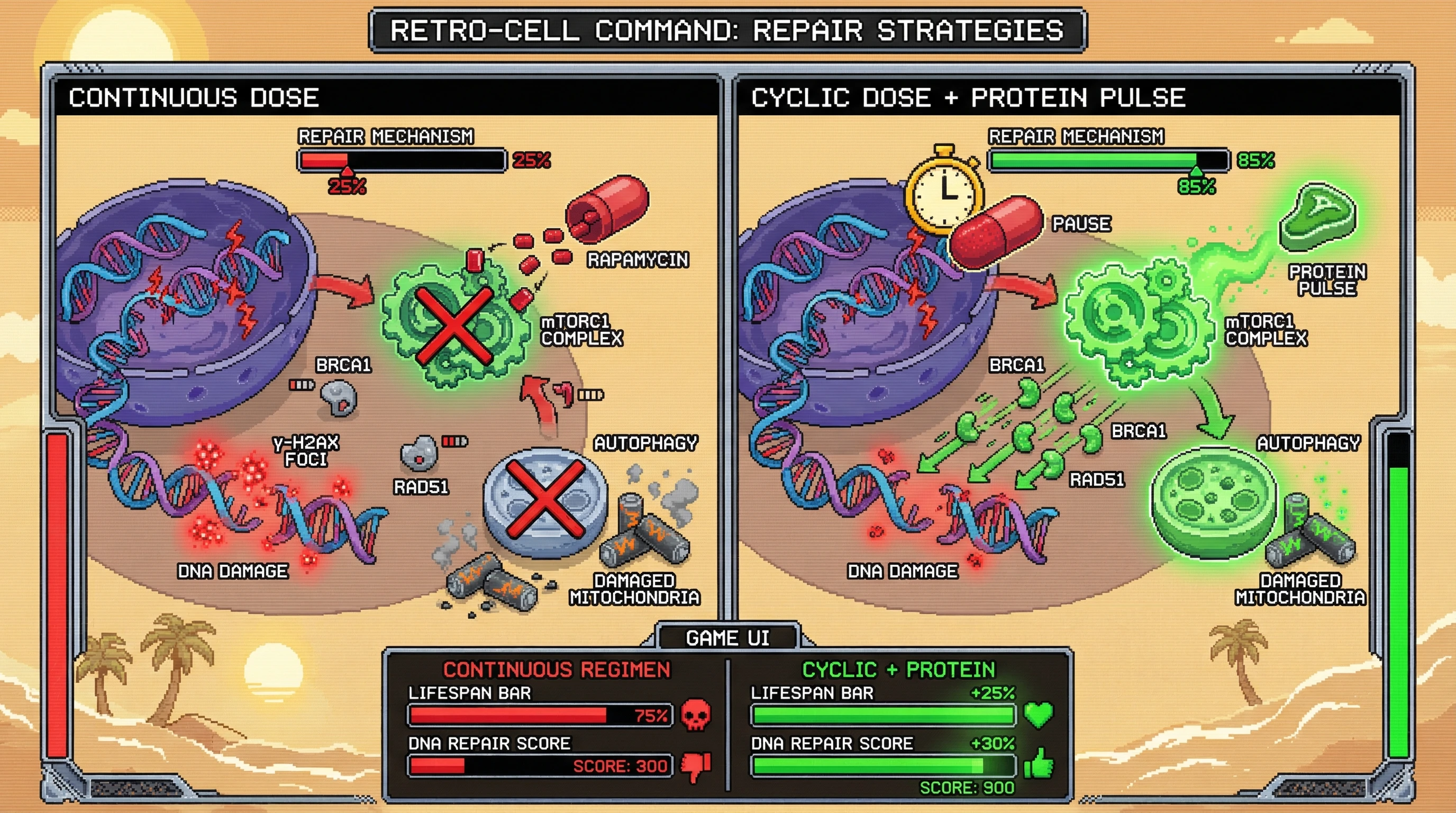Select the GAME UI tab
Screen dimensions: 1456x813
coord(727,638)
